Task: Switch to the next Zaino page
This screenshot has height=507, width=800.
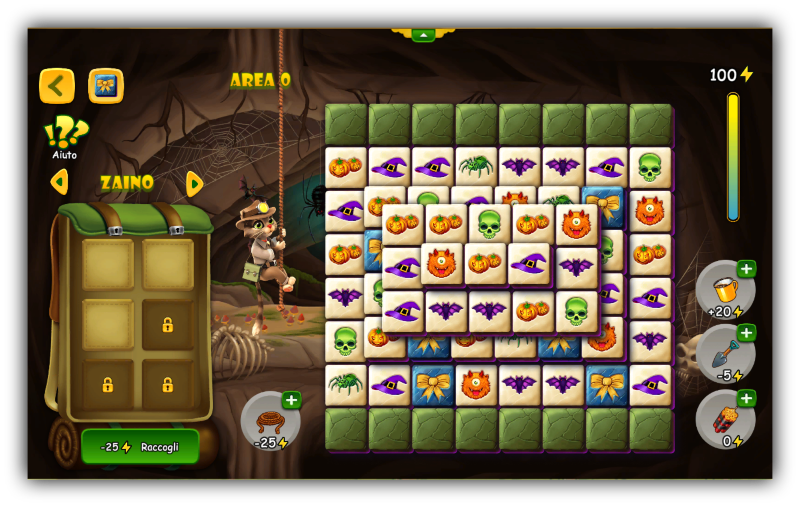Action: 194,183
